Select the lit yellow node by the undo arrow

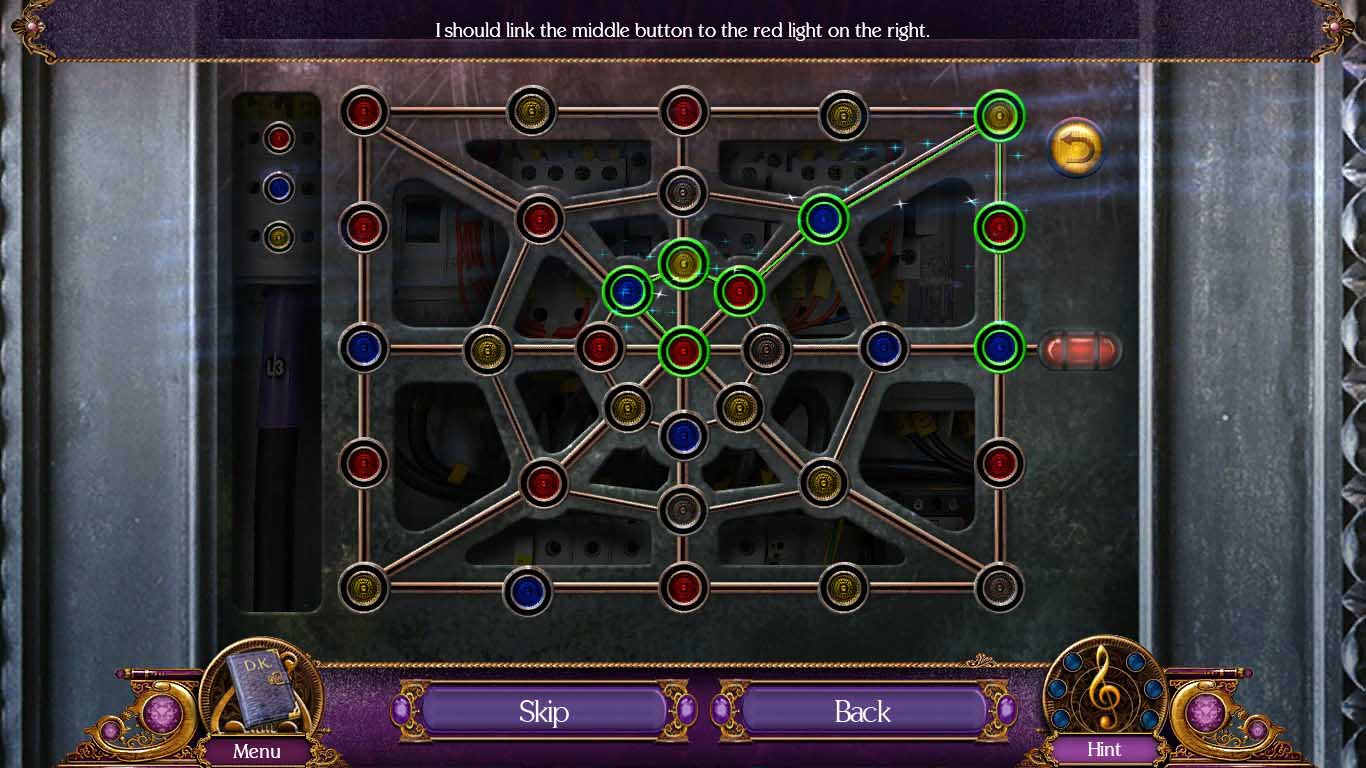coord(999,116)
